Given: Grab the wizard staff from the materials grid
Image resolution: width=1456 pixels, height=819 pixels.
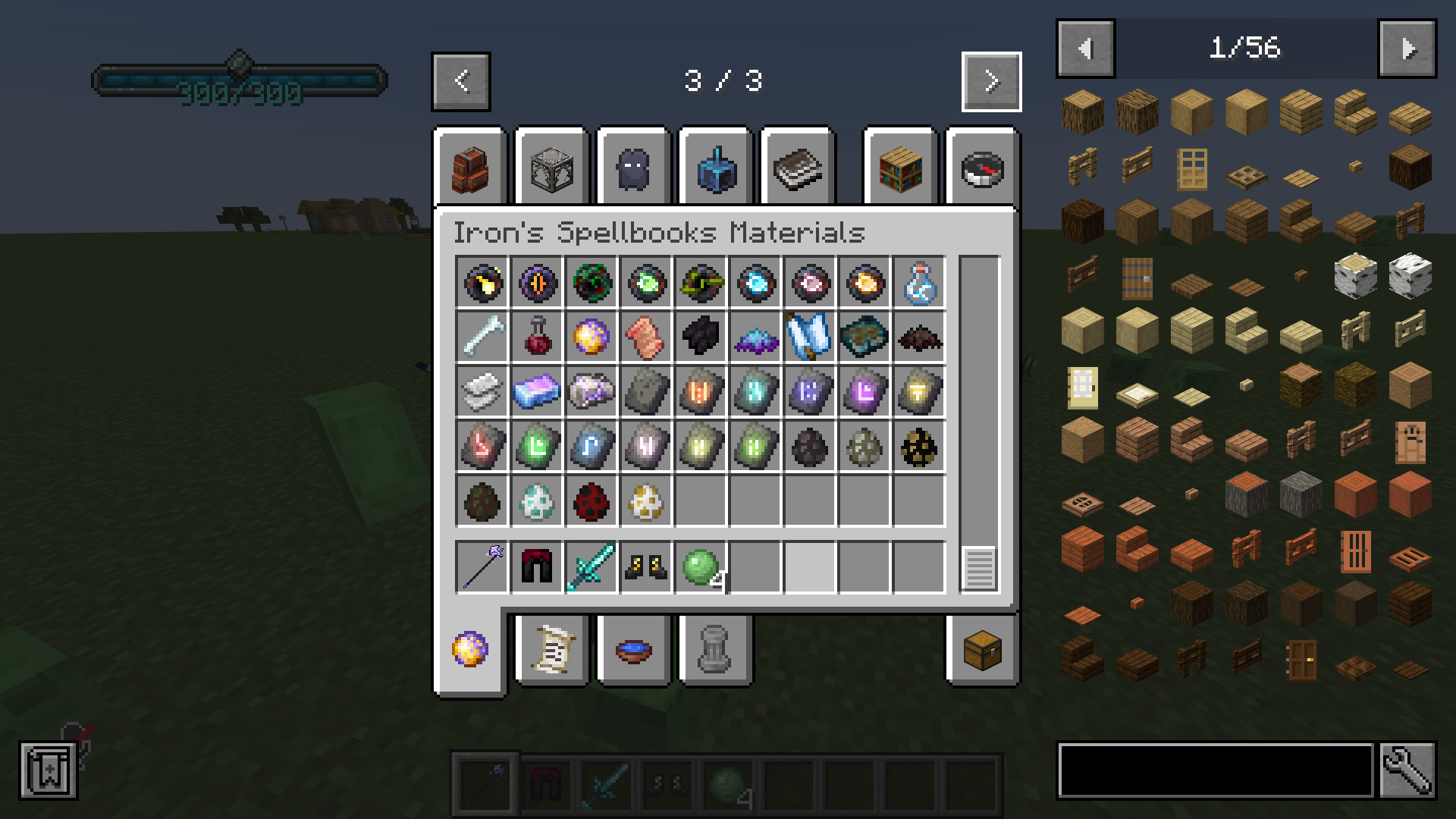Looking at the screenshot, I should click(x=482, y=567).
